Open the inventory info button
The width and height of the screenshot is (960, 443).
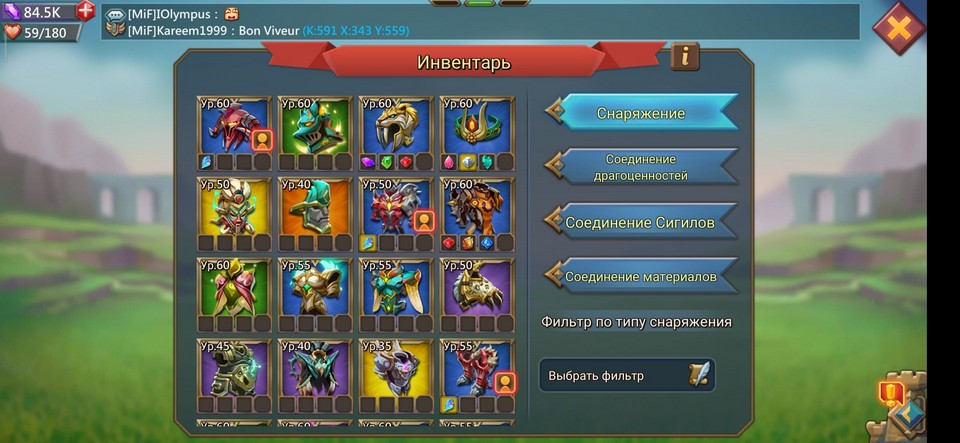(x=685, y=56)
